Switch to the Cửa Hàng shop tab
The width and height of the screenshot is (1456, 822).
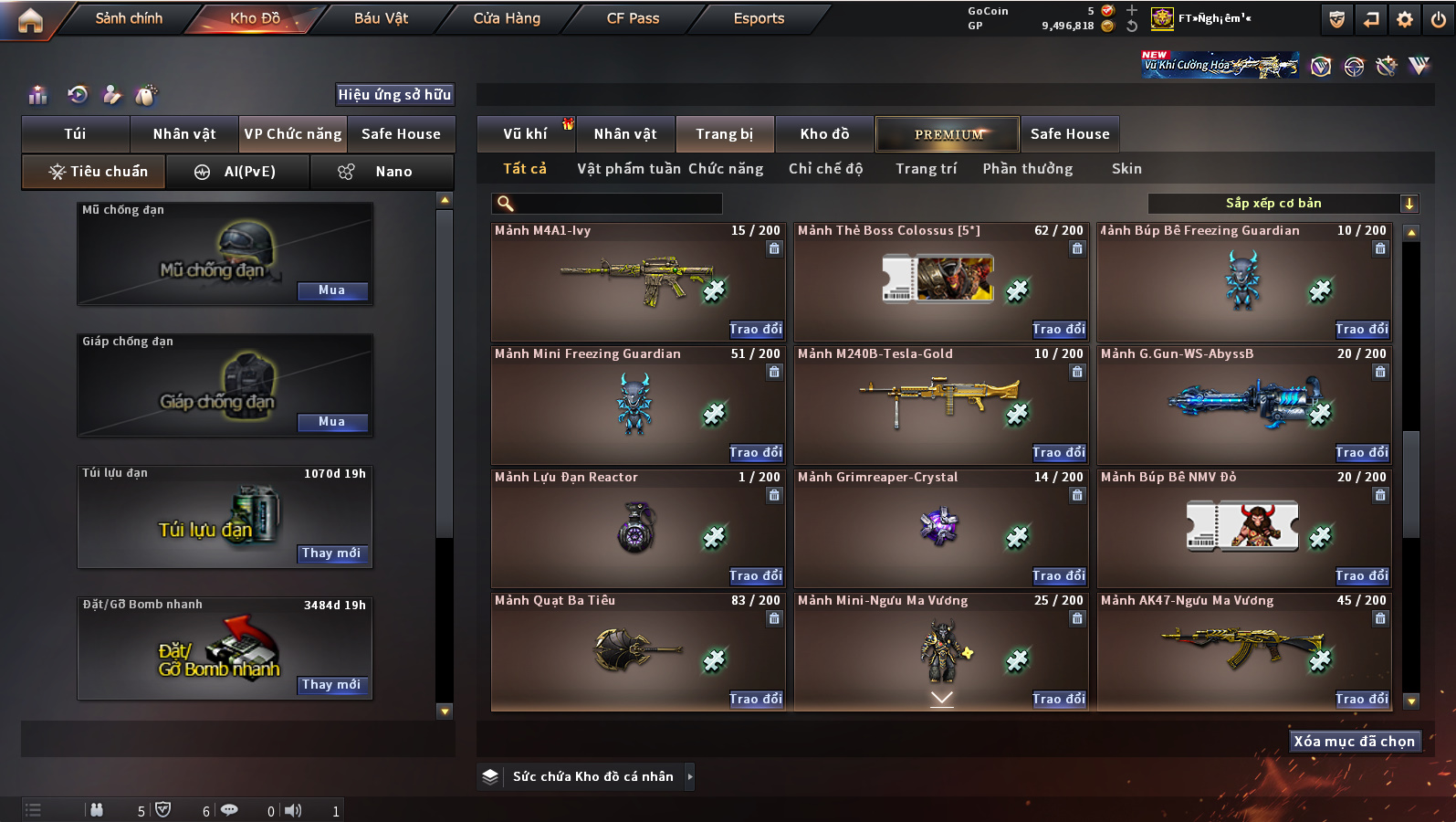tap(507, 18)
